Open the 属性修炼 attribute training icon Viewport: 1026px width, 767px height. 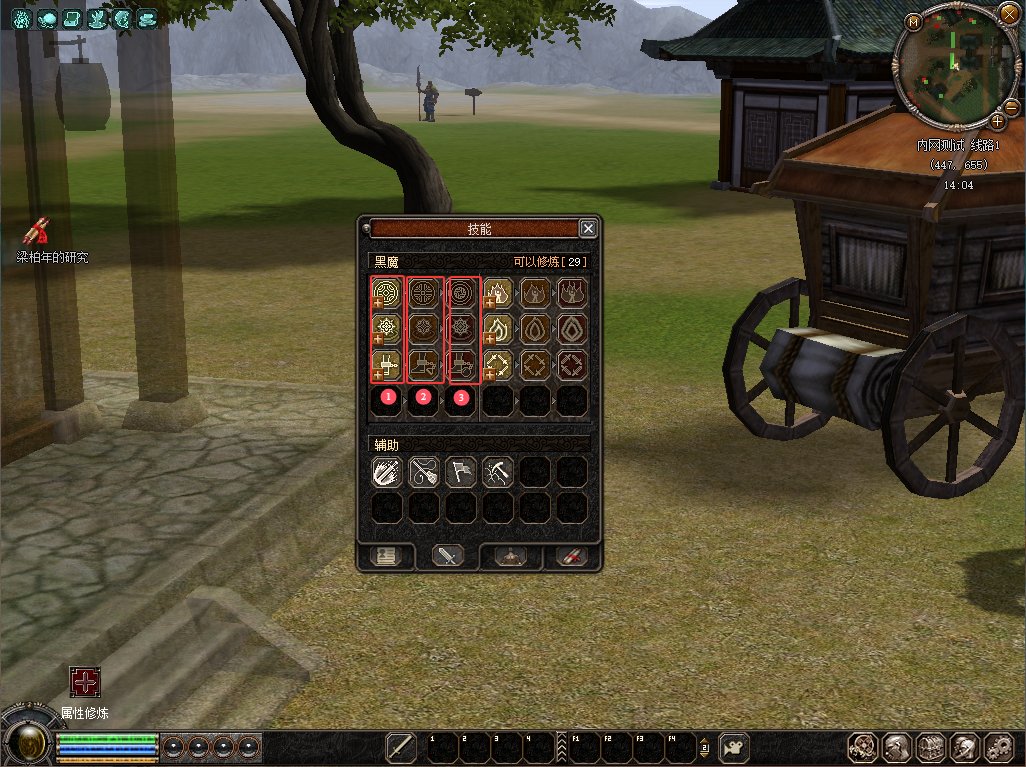point(84,683)
